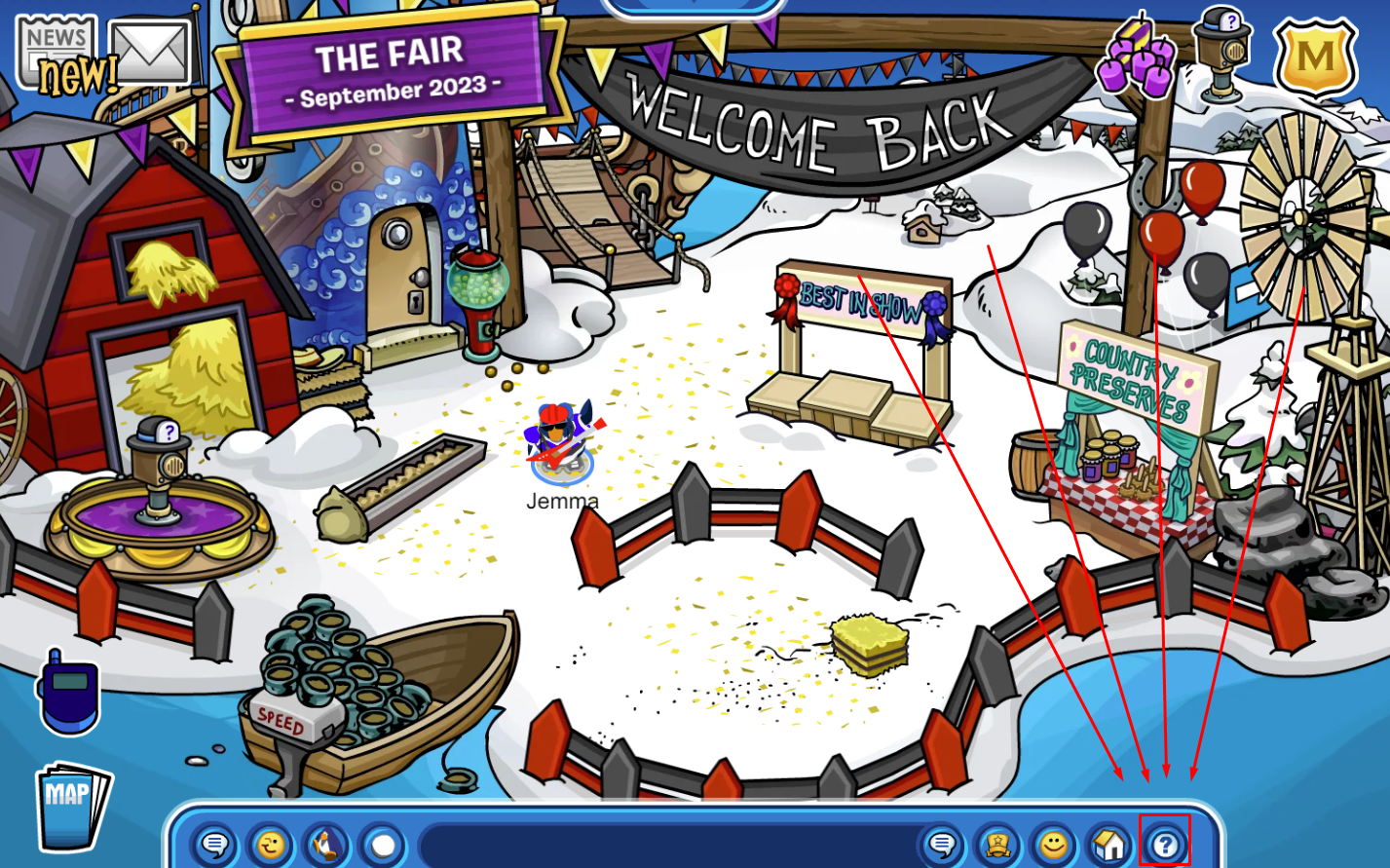This screenshot has width=1390, height=868.
Task: Check the mail envelope icon
Action: [x=150, y=53]
